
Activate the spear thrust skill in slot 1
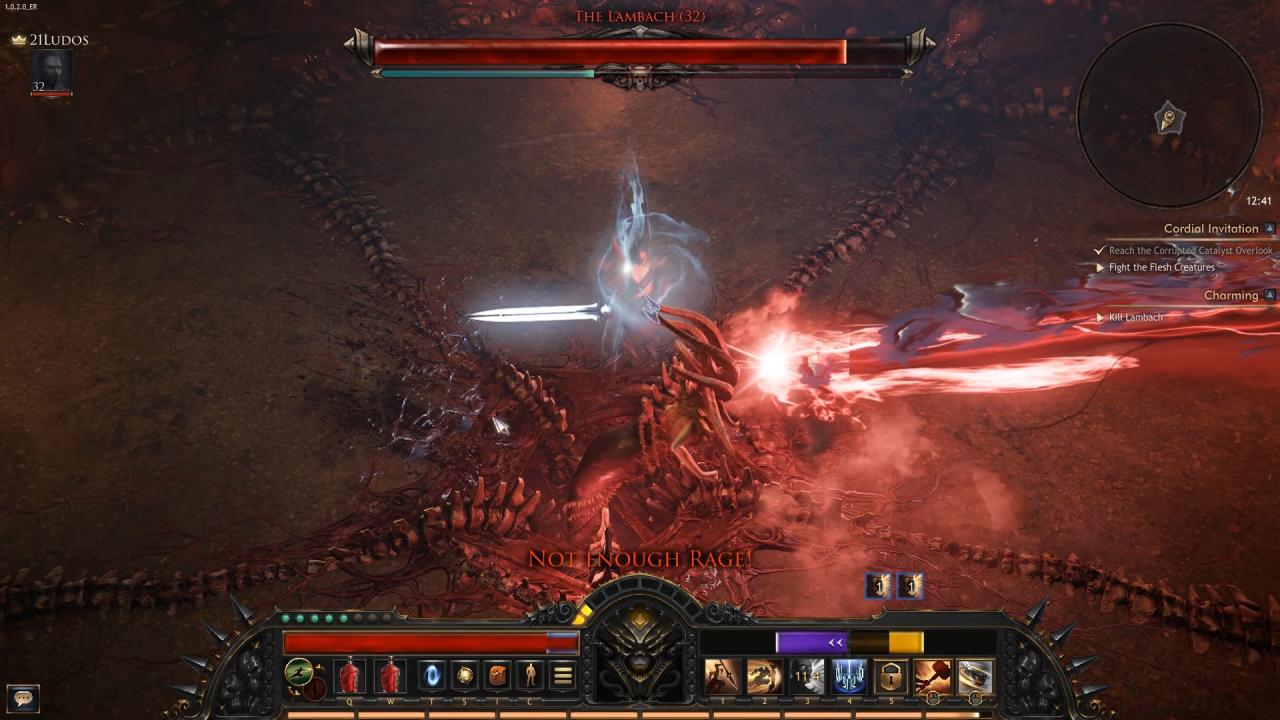point(722,677)
